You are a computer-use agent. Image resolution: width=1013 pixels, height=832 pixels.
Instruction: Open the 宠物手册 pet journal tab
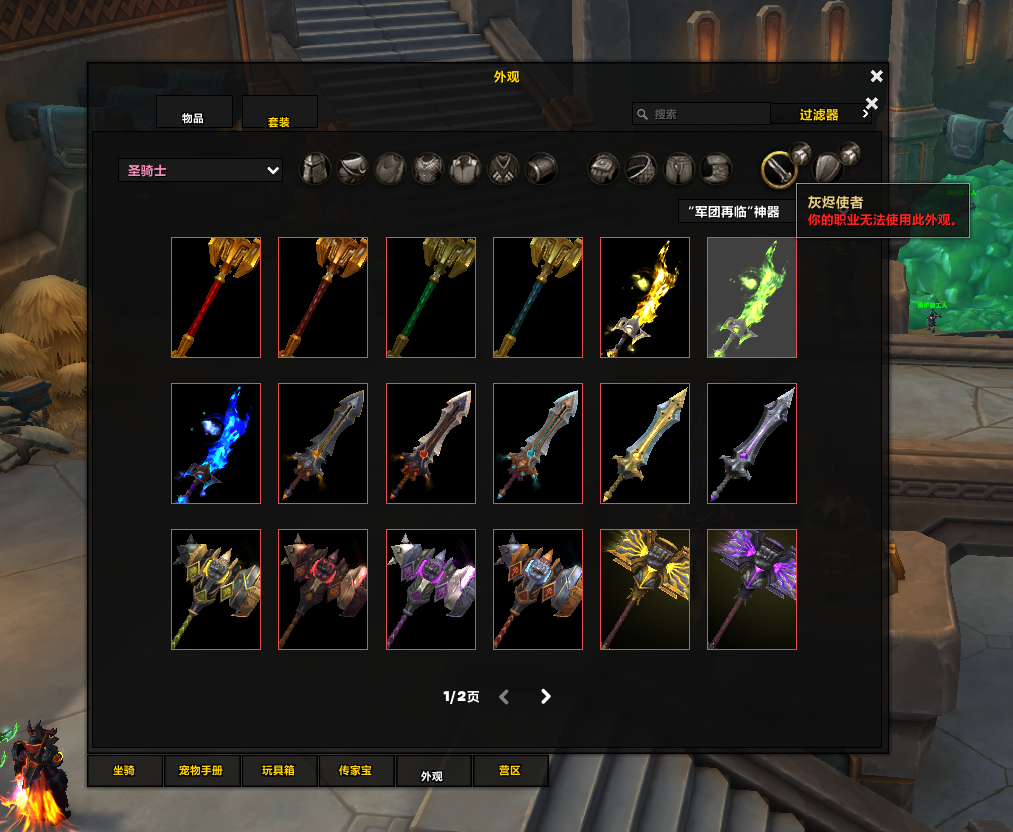click(x=208, y=771)
